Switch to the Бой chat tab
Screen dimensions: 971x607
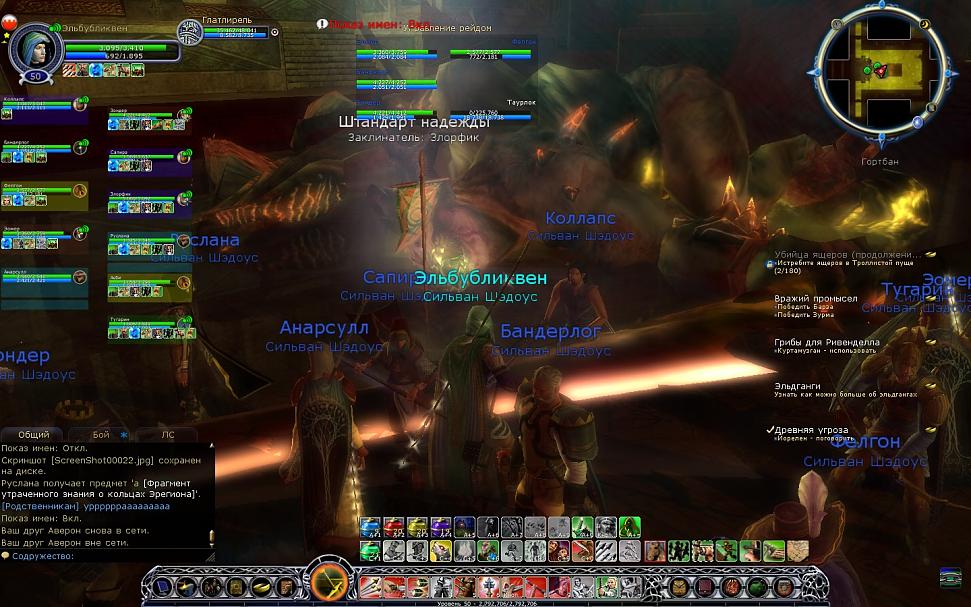[101, 435]
